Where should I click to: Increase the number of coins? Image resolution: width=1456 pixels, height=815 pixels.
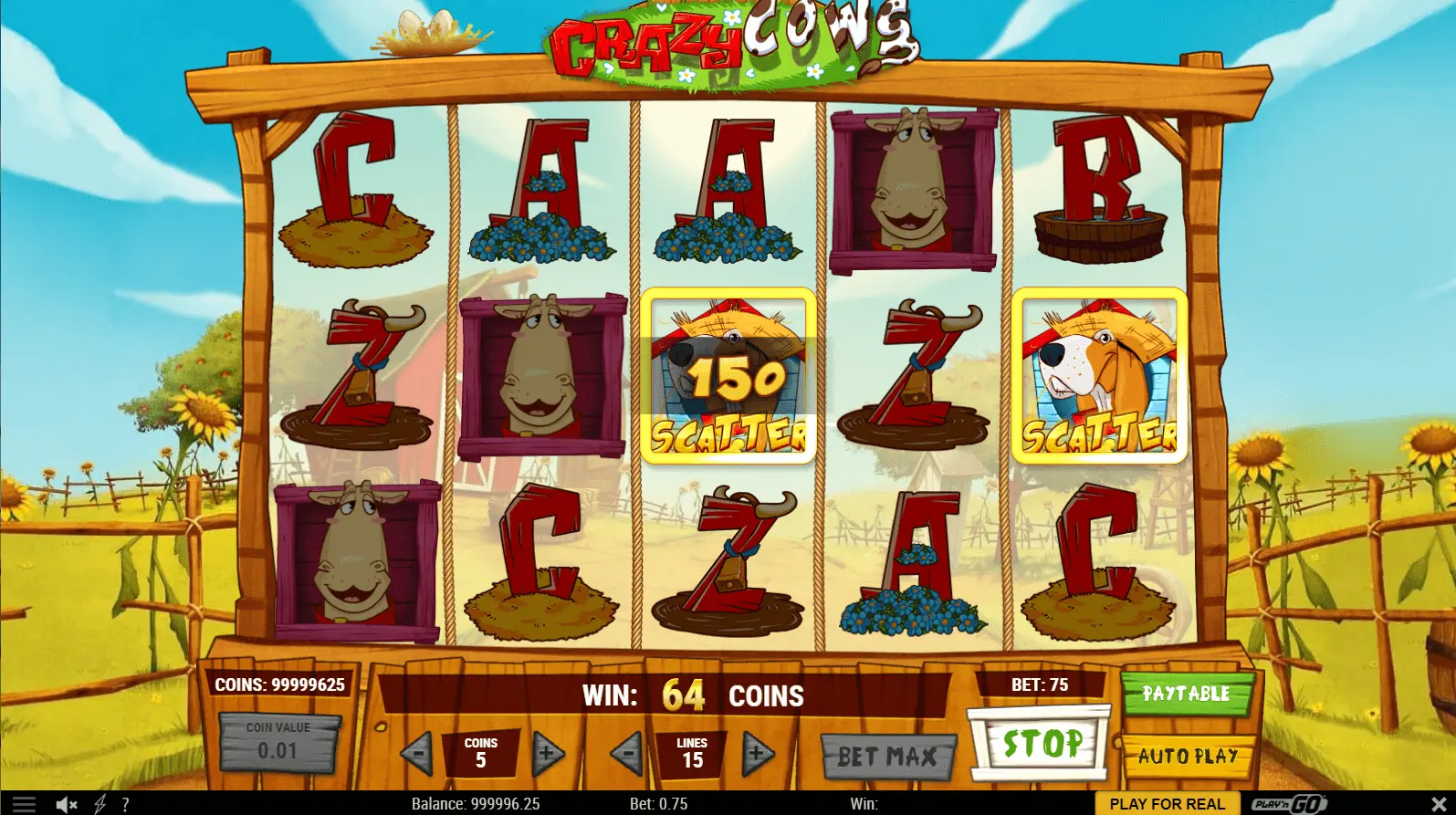point(547,754)
